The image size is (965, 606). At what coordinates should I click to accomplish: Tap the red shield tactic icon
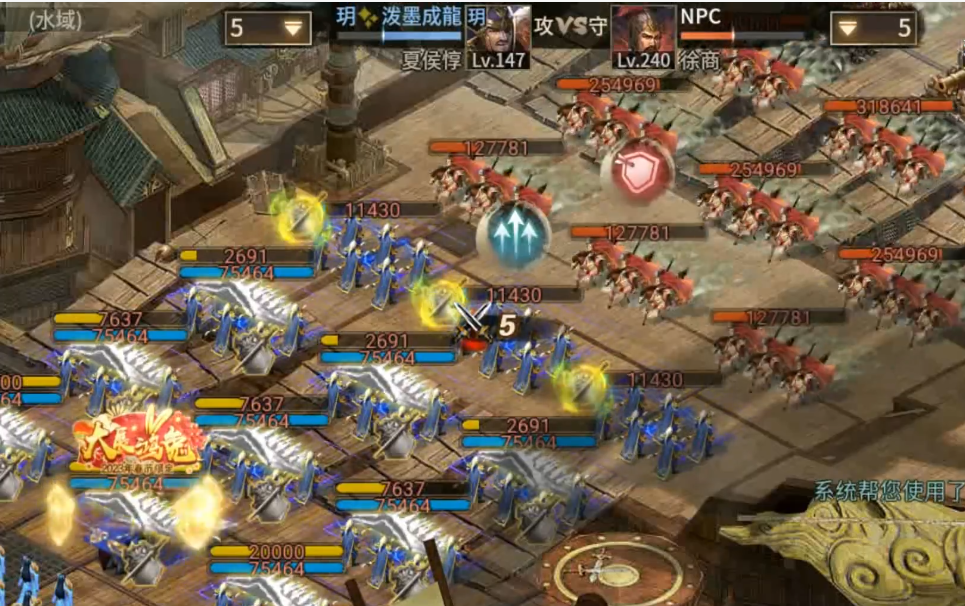(x=637, y=168)
